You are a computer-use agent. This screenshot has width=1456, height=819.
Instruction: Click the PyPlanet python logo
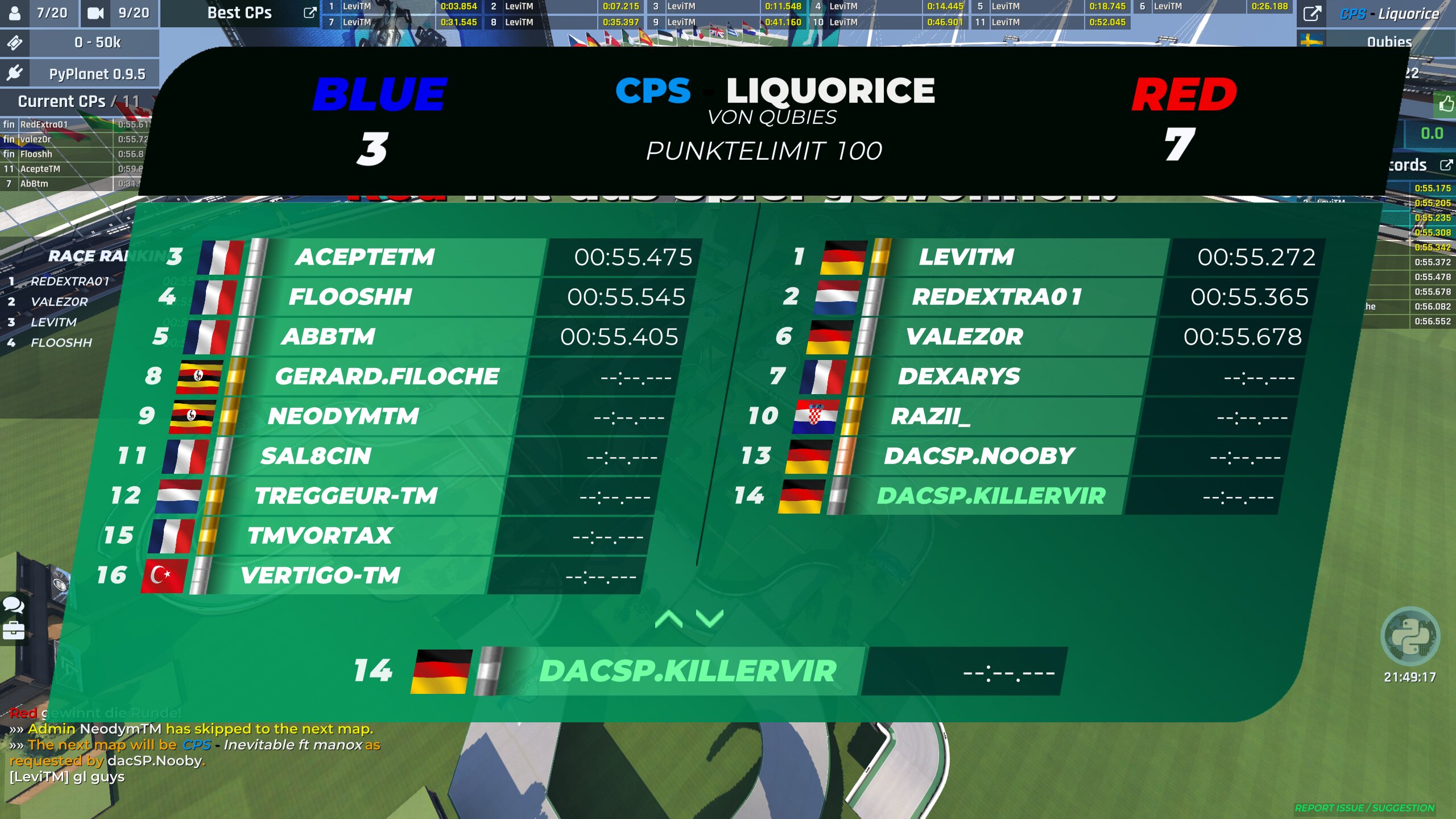[x=1410, y=636]
